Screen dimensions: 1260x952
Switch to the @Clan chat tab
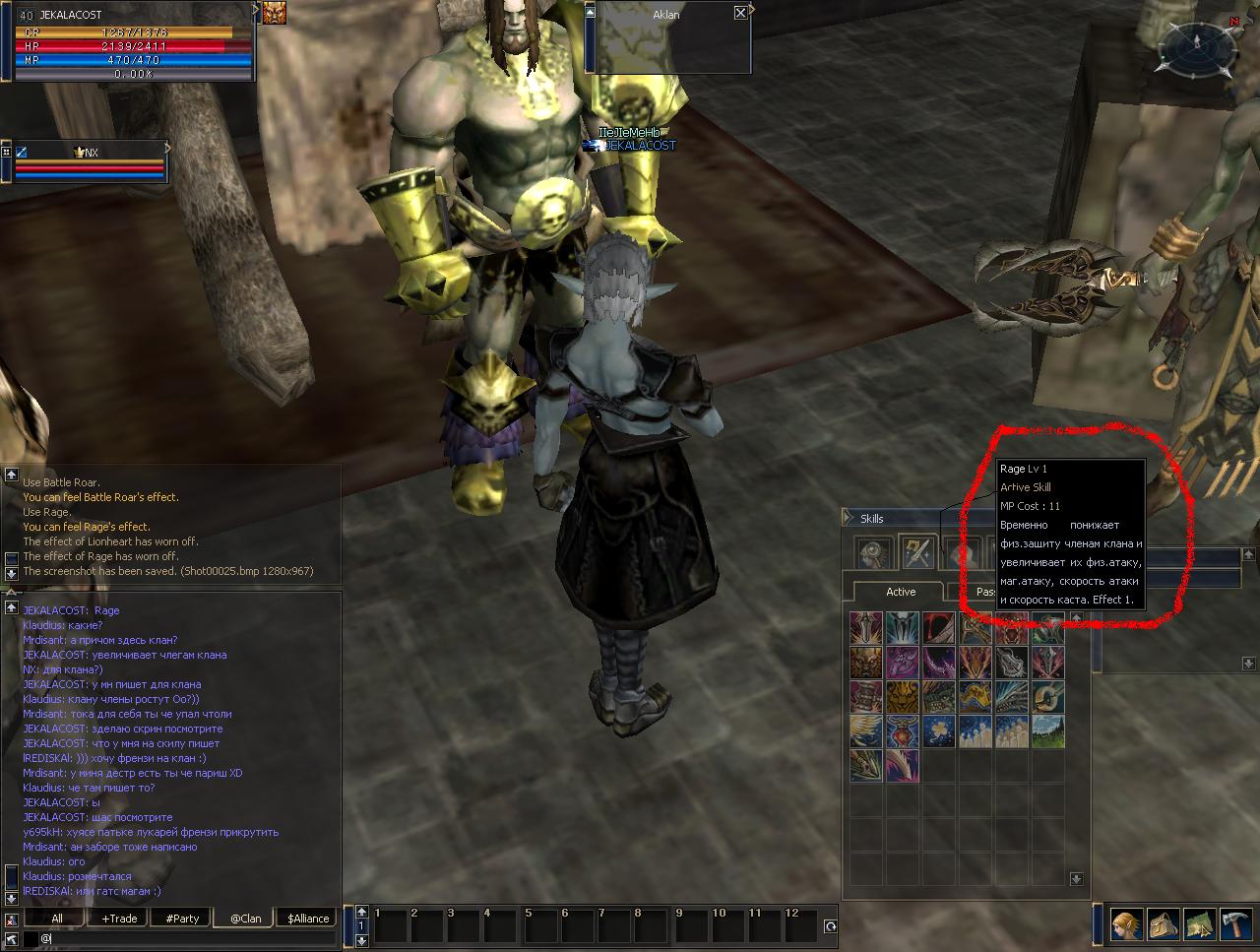(245, 919)
